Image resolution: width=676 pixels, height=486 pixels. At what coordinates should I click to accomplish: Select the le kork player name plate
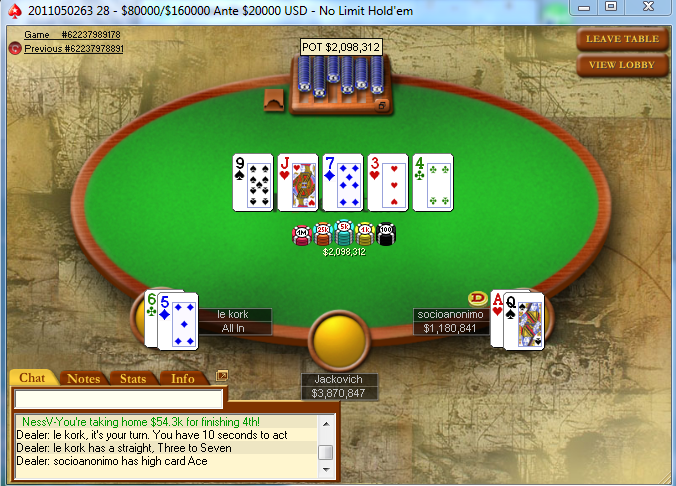pyautogui.click(x=235, y=321)
